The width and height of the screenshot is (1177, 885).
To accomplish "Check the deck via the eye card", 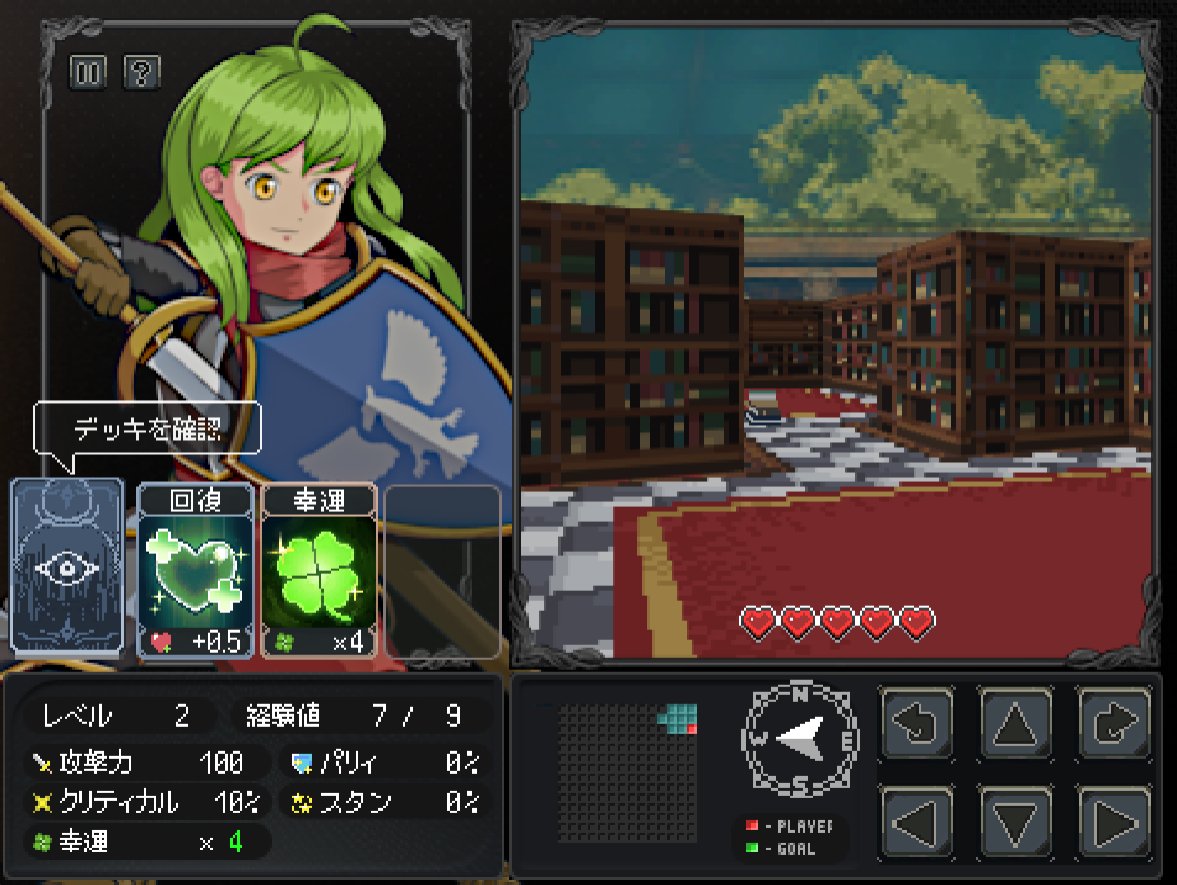I will [x=67, y=567].
